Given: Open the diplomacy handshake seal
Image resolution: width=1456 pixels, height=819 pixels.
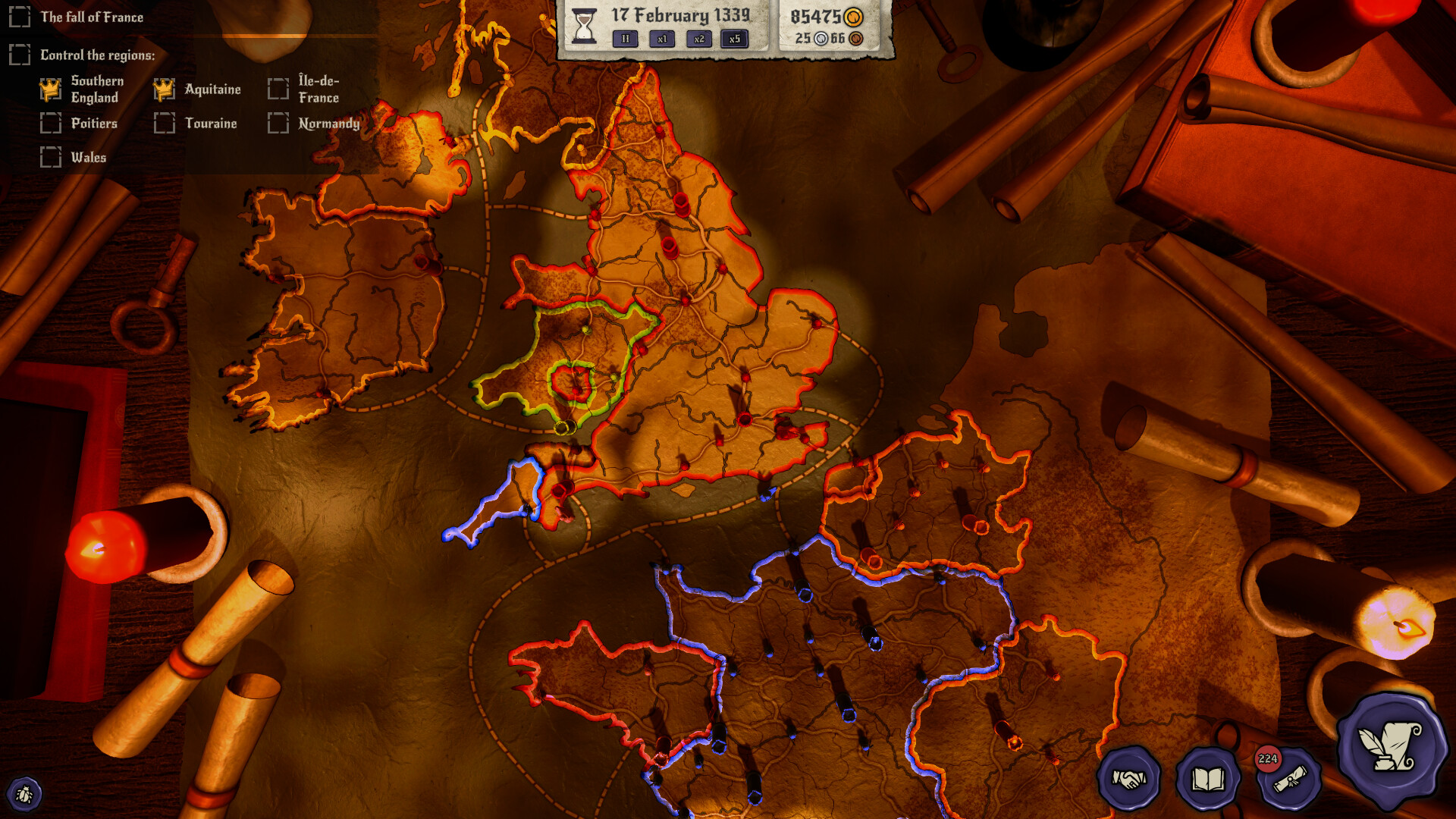Looking at the screenshot, I should pos(1128,779).
